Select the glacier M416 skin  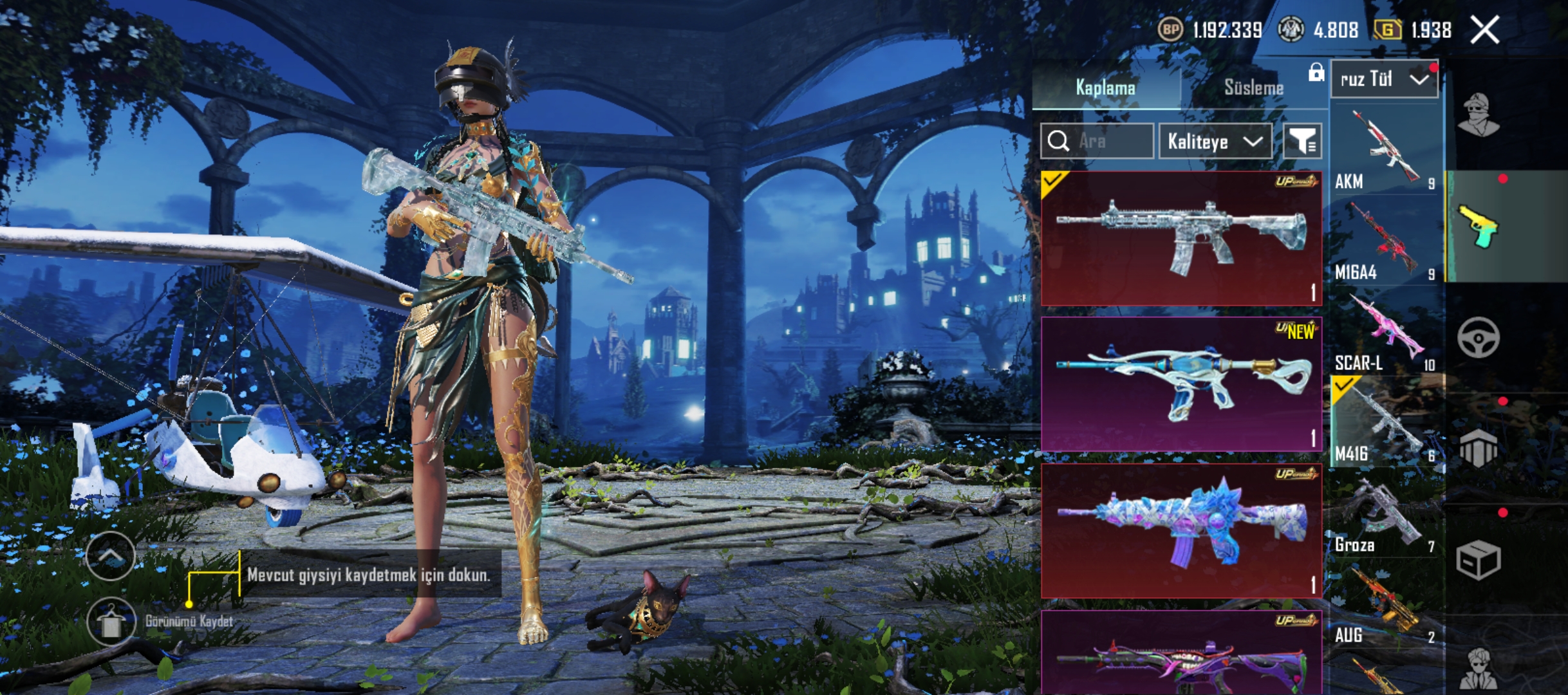(x=1181, y=238)
